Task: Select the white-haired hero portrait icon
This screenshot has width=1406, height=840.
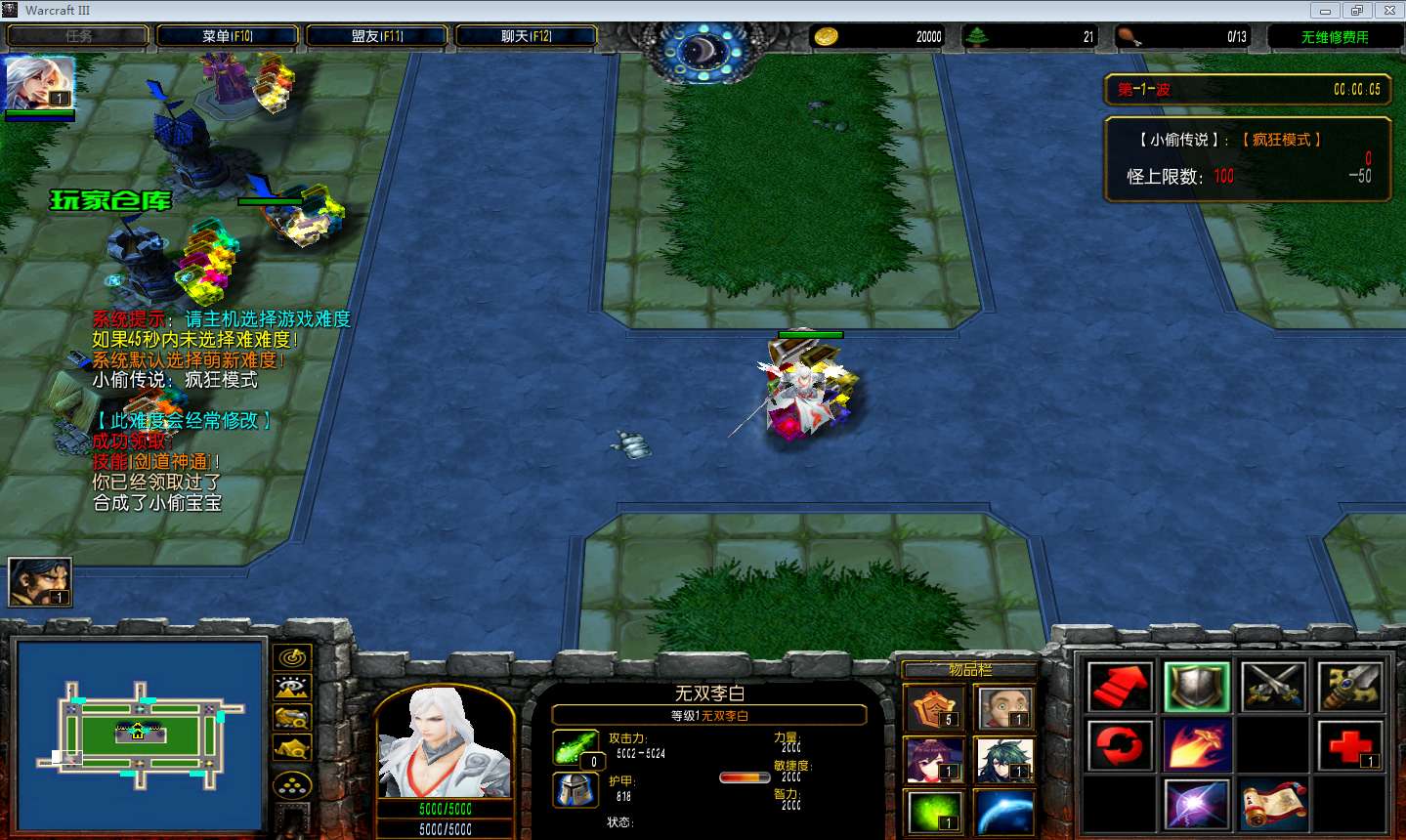Action: point(40,82)
